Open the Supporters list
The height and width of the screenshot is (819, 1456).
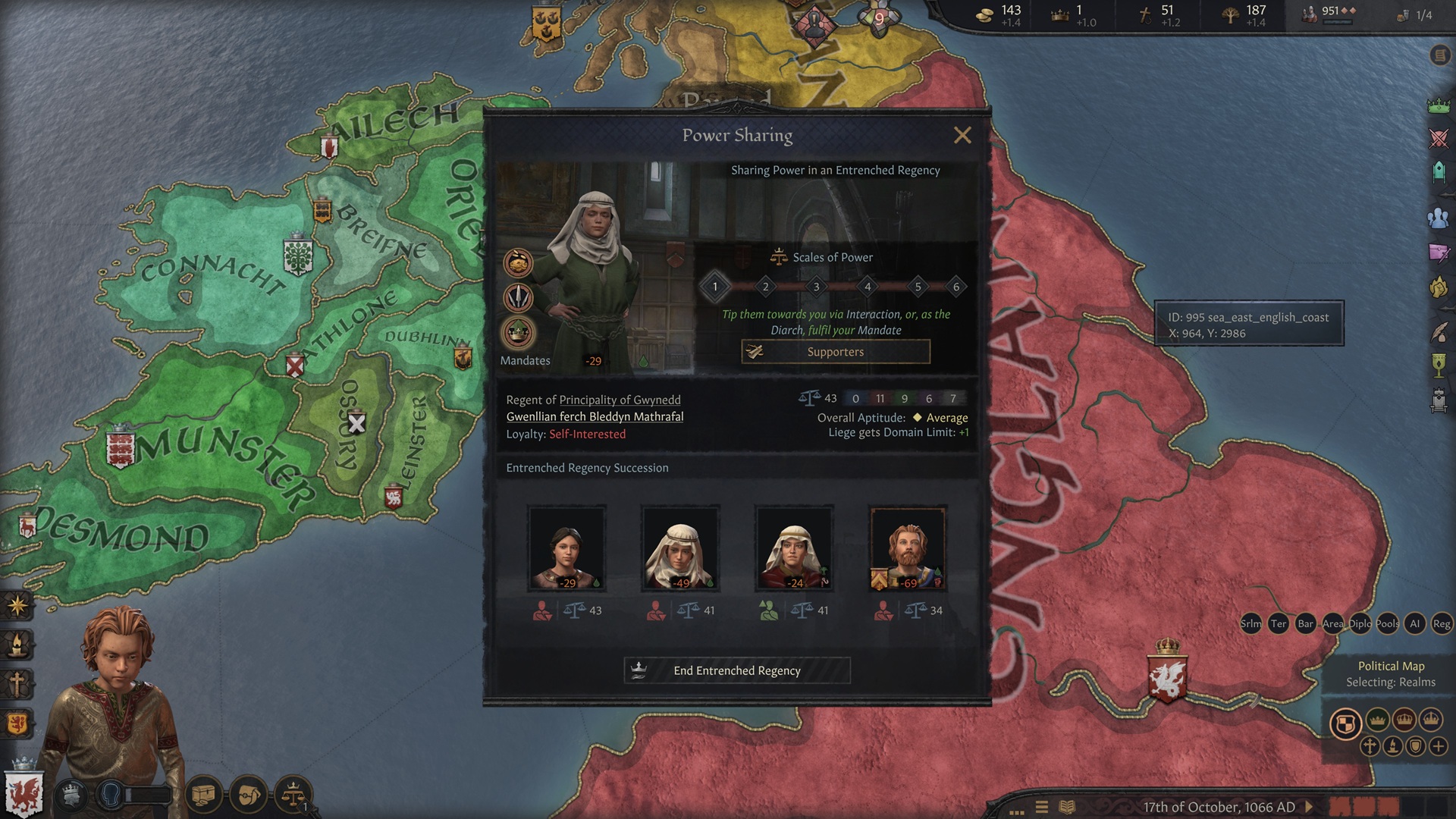pos(835,352)
